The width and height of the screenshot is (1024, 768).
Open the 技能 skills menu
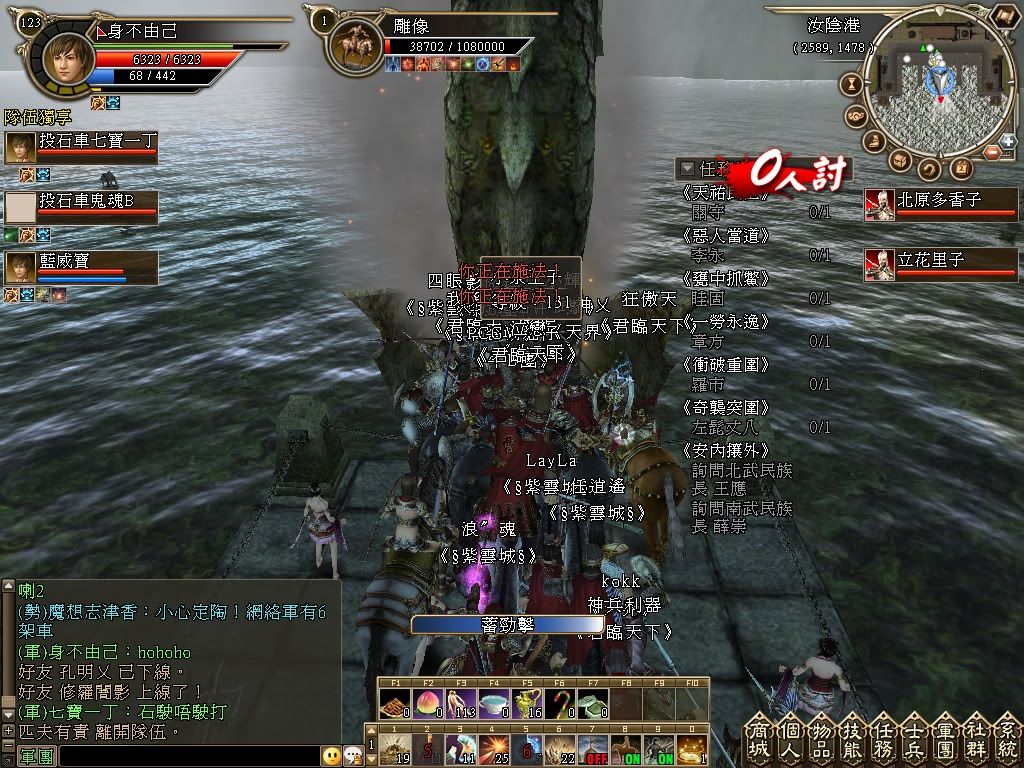click(855, 738)
